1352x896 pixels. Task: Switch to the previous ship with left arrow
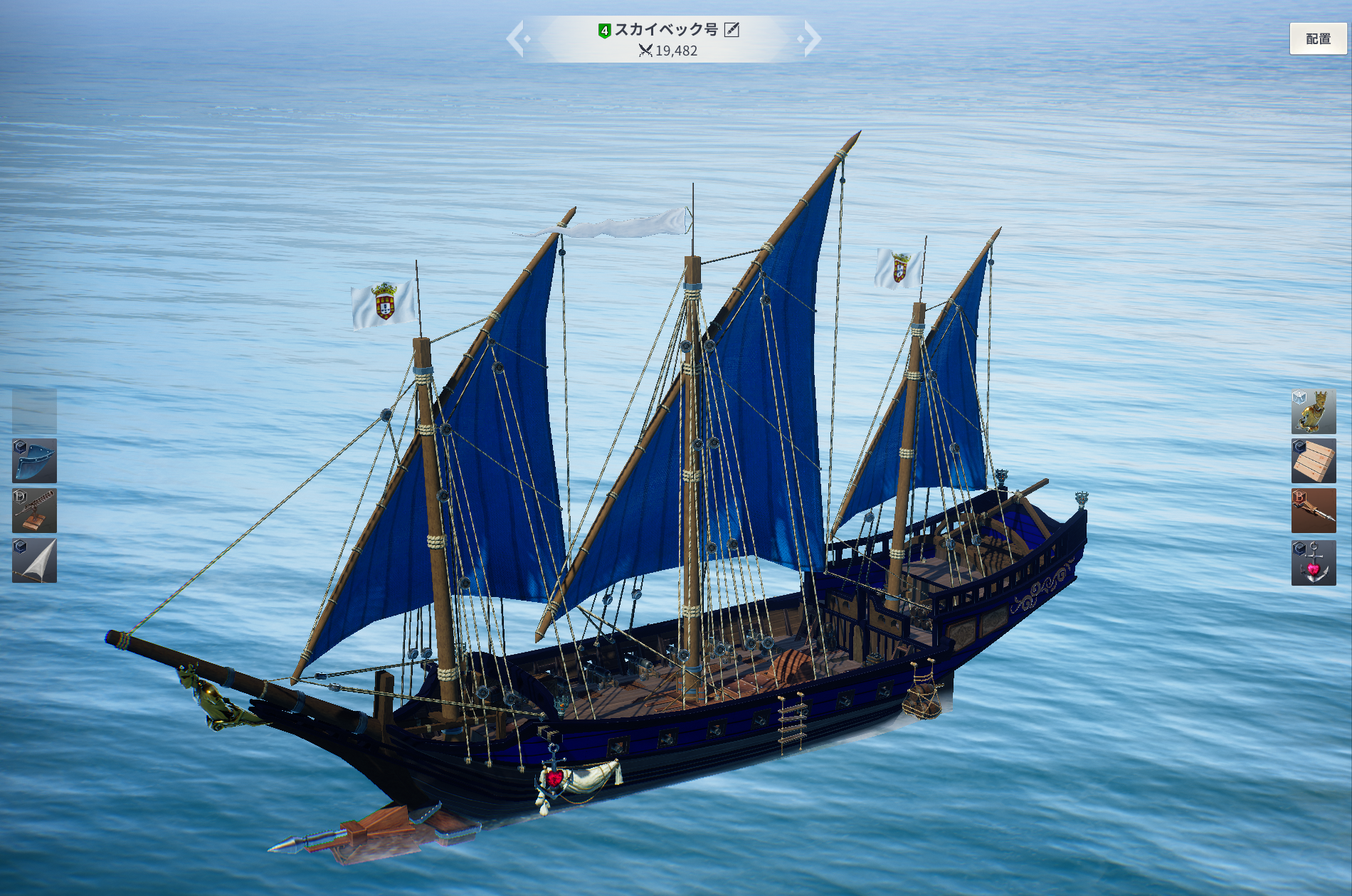coord(517,39)
